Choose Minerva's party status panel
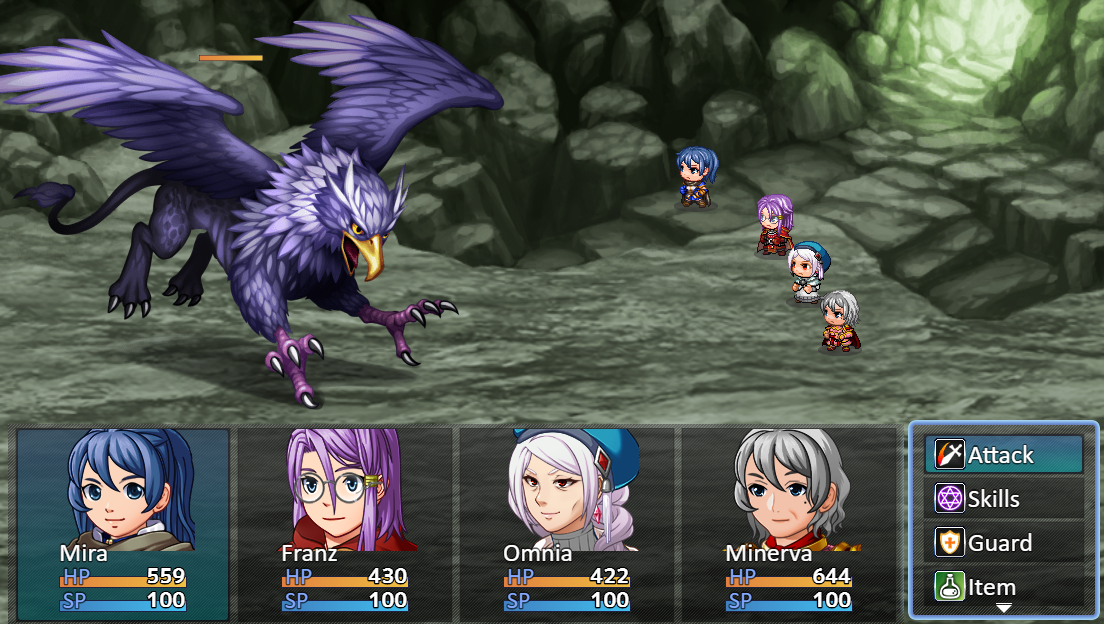 click(x=789, y=524)
